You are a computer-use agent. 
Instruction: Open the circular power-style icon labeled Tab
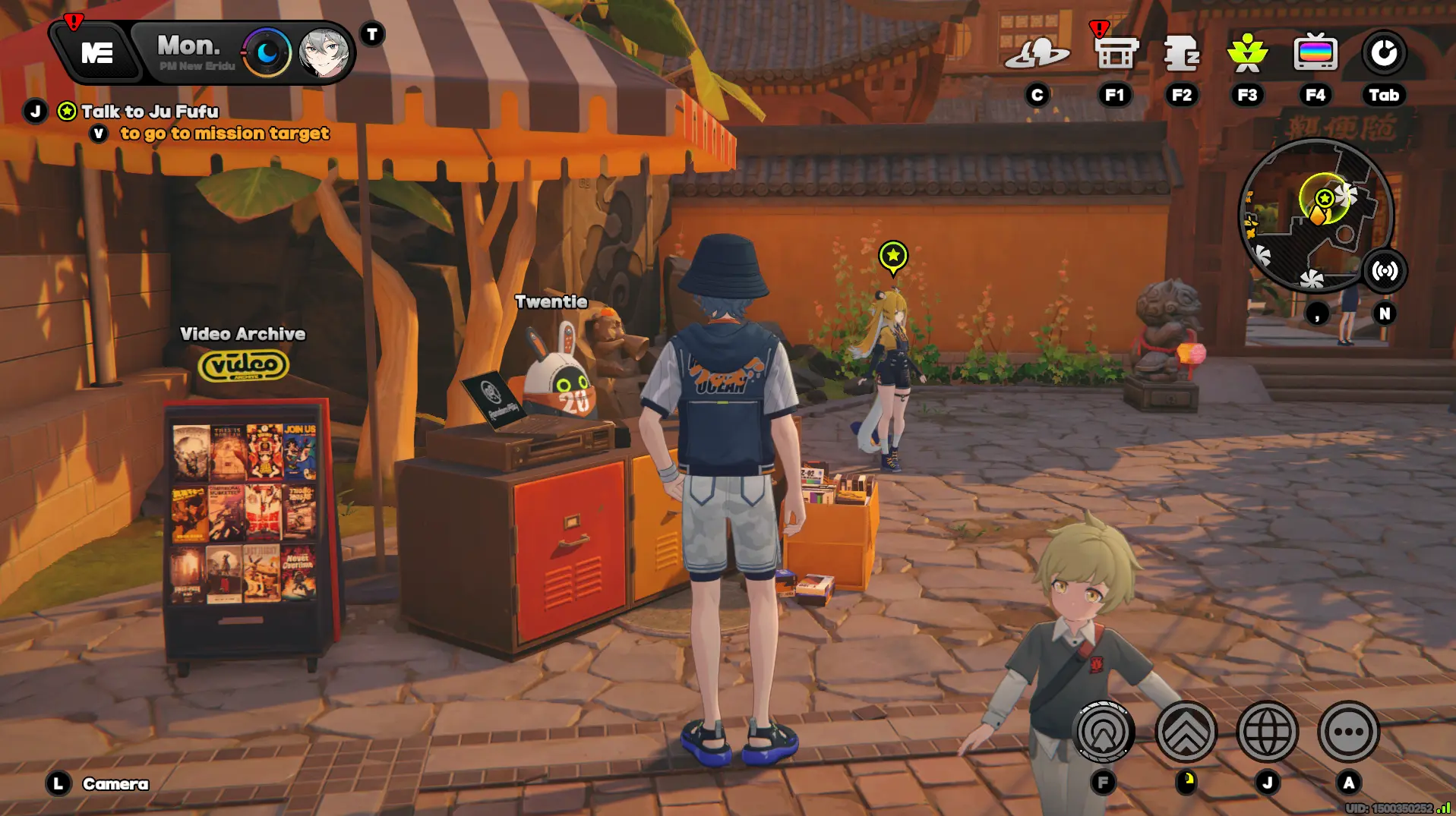pyautogui.click(x=1383, y=53)
